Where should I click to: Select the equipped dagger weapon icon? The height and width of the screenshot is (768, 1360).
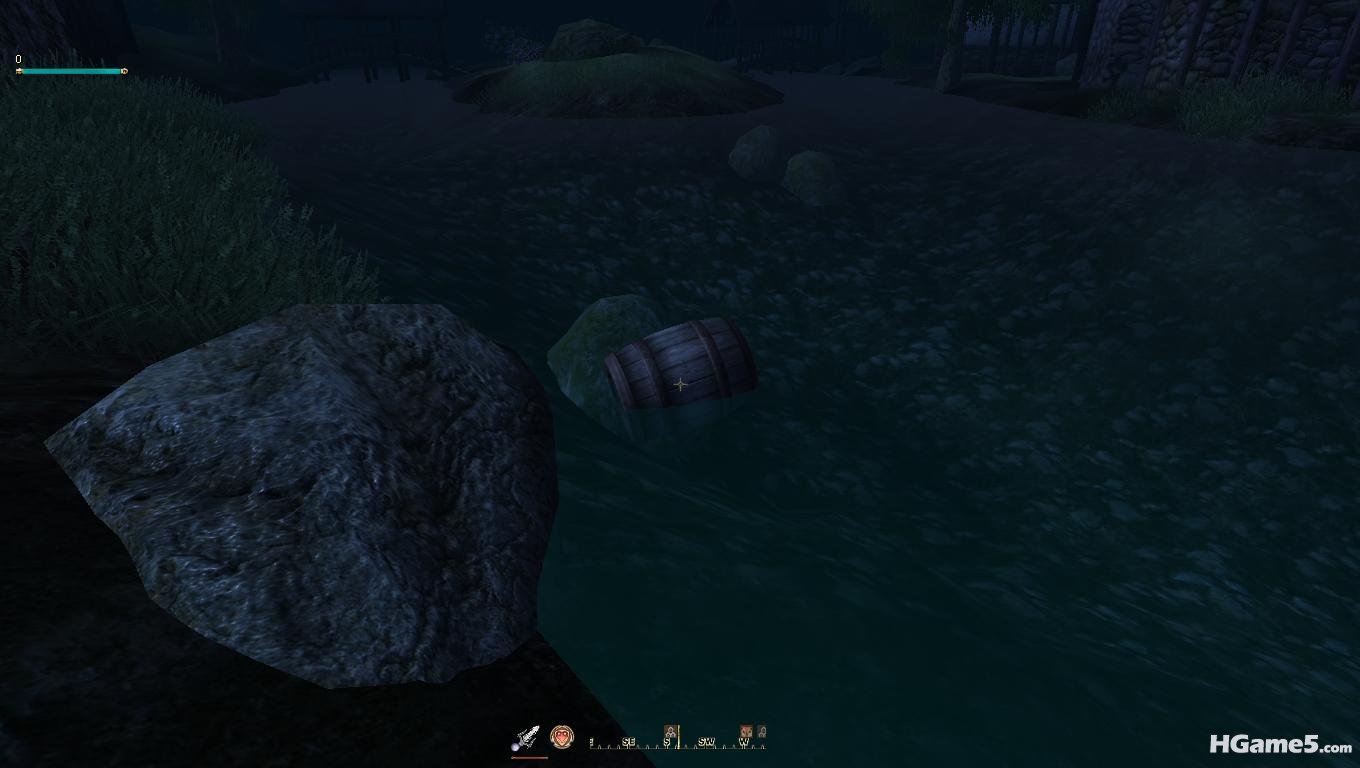click(527, 738)
